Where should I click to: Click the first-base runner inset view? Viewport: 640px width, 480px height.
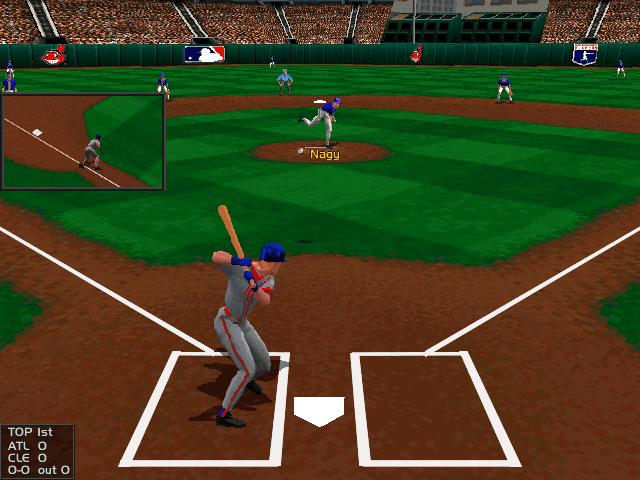[x=82, y=142]
